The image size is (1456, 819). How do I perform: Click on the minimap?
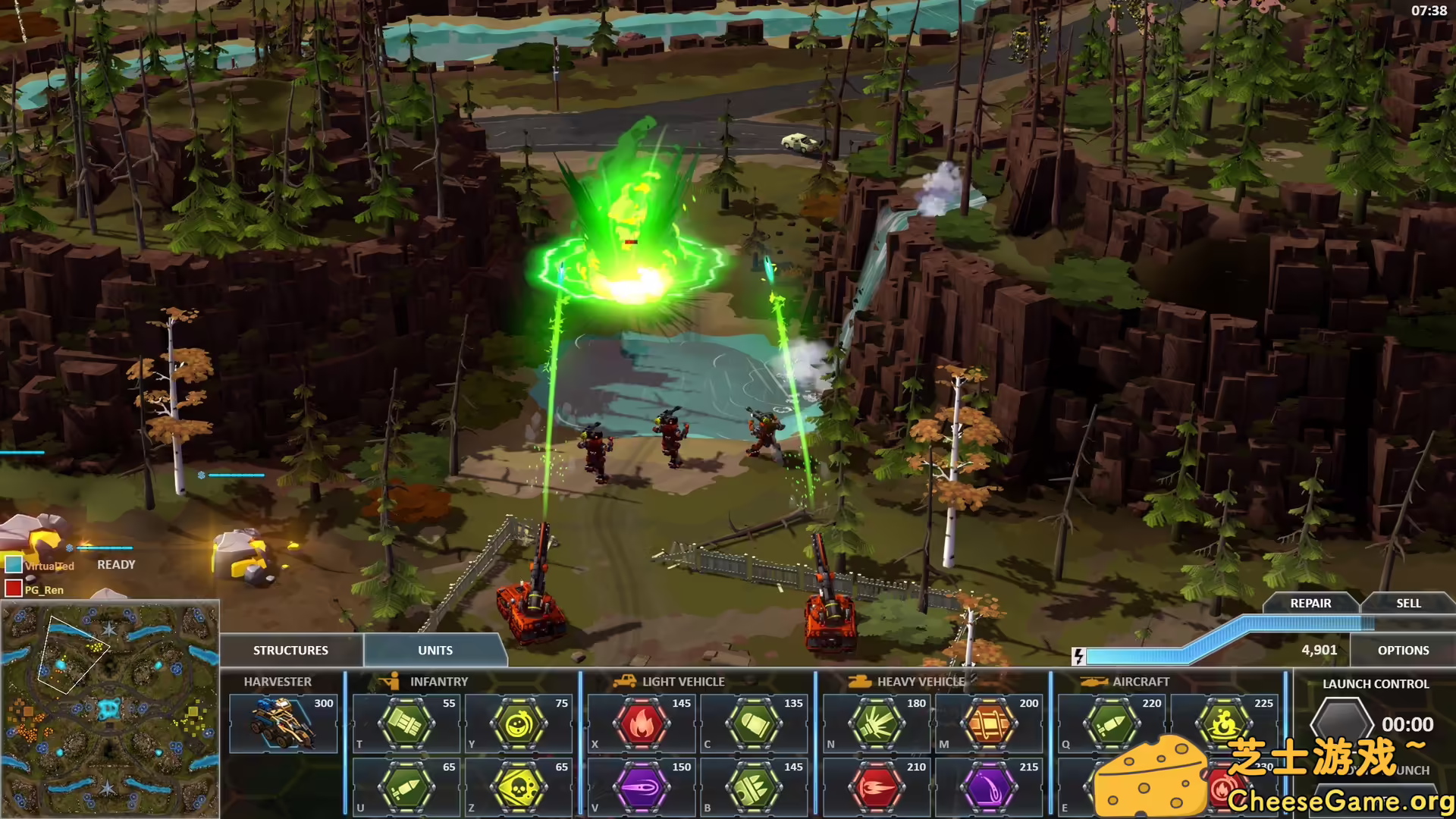tap(110, 709)
